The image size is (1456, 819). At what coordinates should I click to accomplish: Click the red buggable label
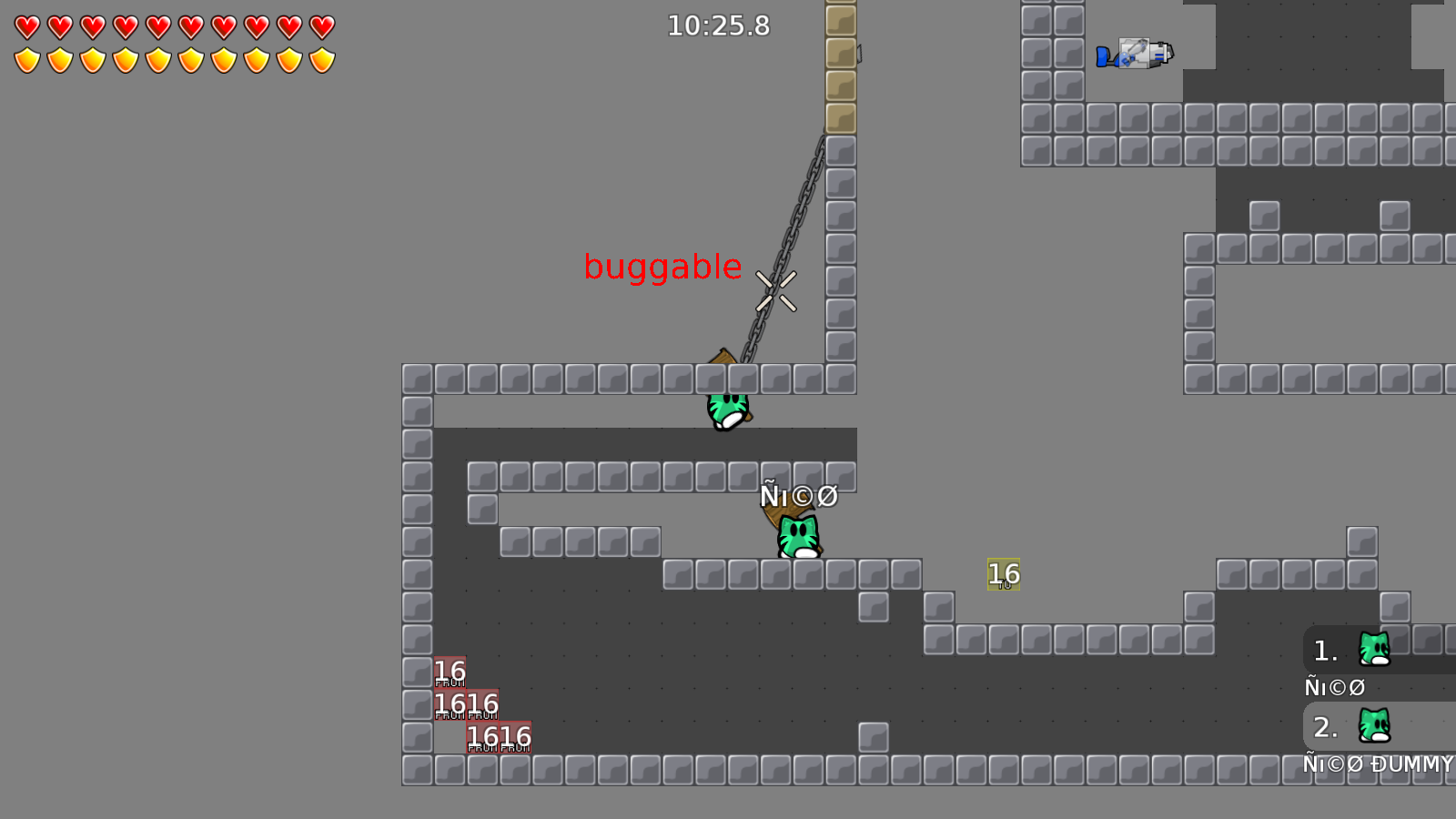pyautogui.click(x=663, y=266)
